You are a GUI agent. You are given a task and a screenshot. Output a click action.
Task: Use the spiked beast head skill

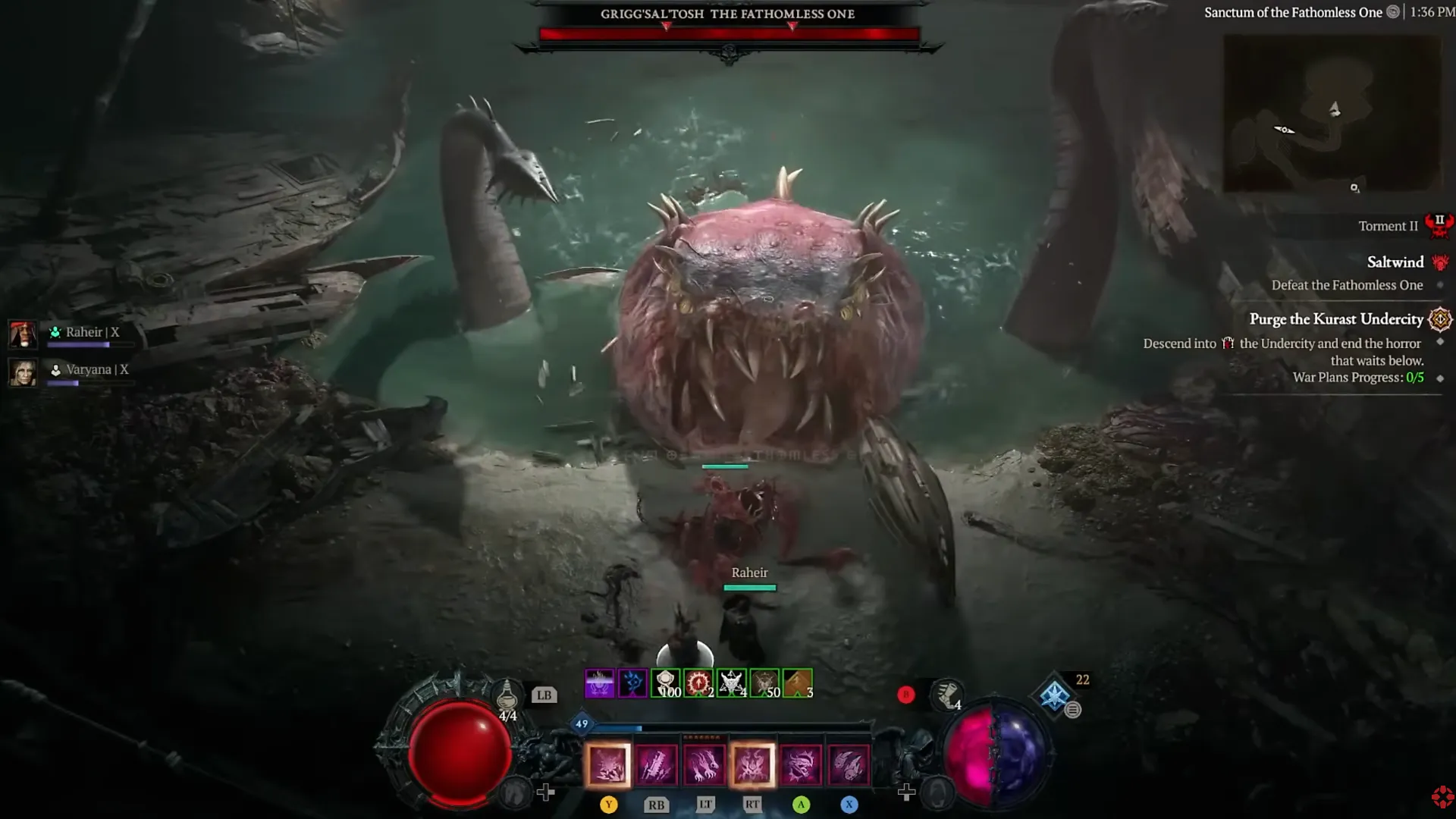[x=801, y=764]
